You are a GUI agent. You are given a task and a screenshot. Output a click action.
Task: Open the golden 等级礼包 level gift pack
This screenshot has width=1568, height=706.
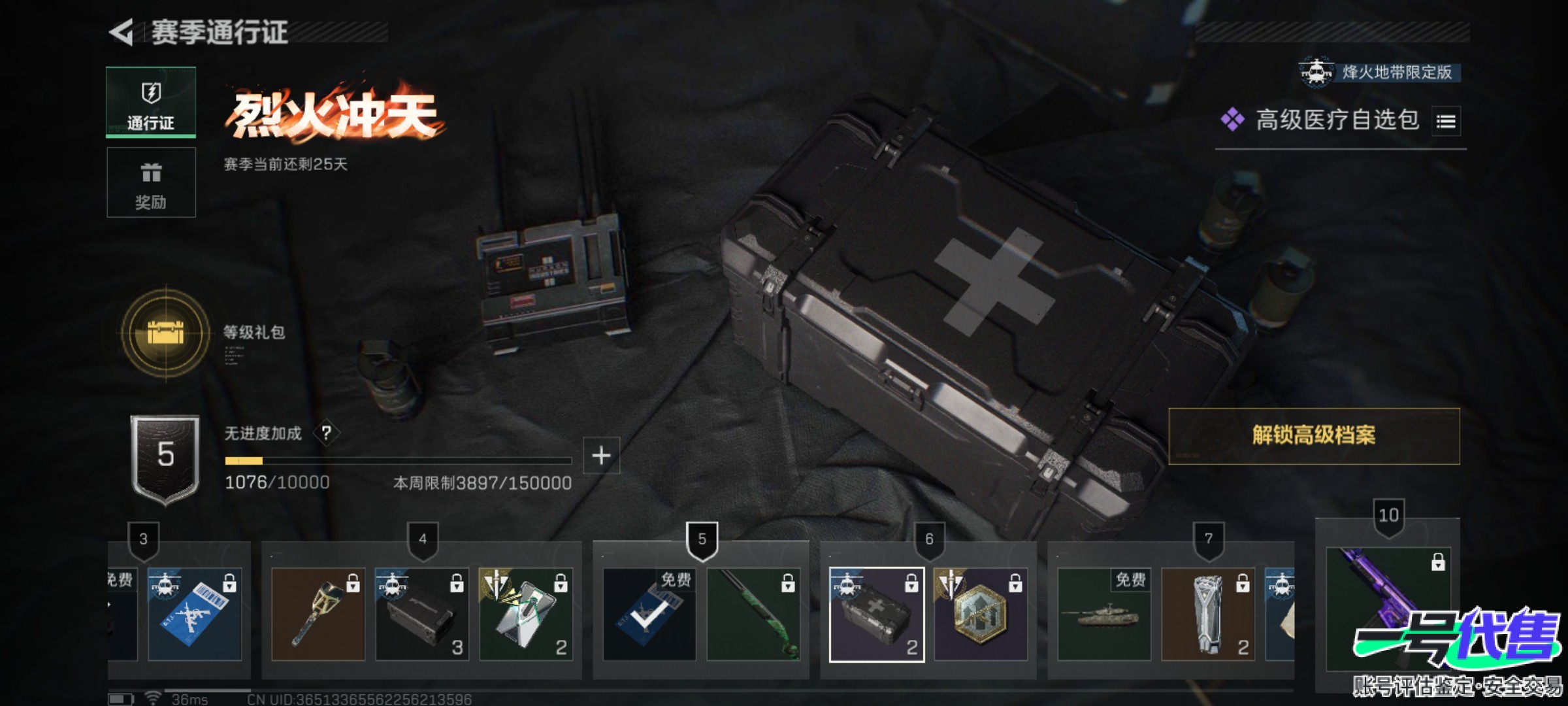166,333
